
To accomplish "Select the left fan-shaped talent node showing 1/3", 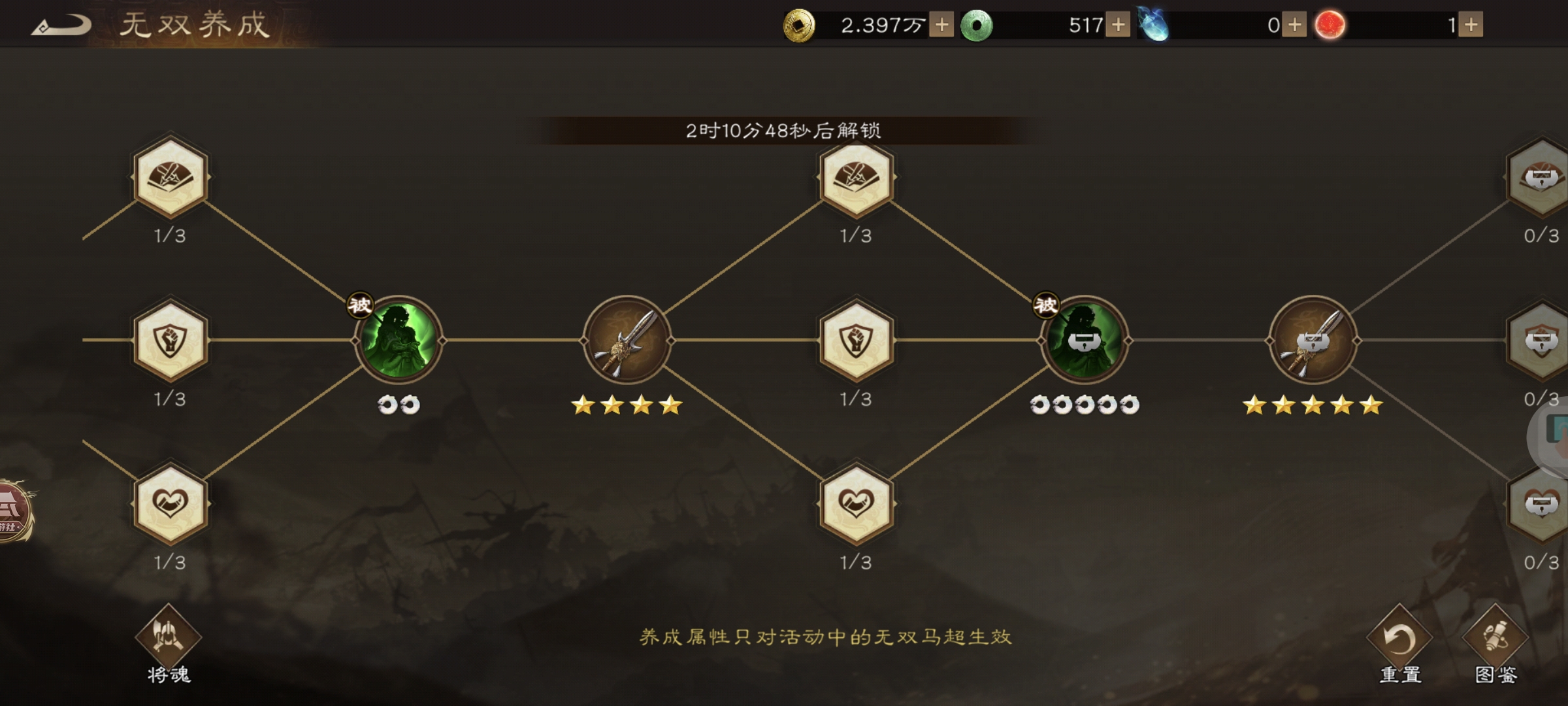I will tap(169, 178).
